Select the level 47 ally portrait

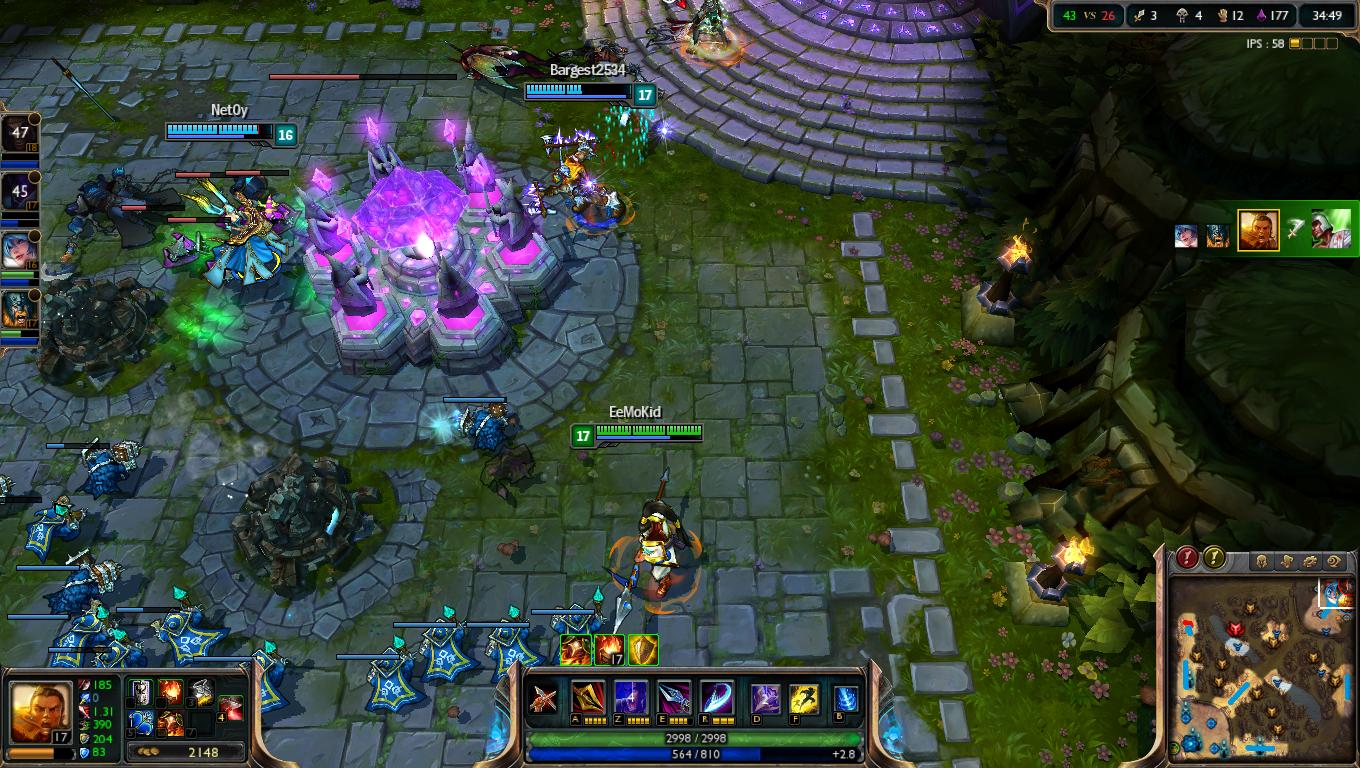[20, 135]
